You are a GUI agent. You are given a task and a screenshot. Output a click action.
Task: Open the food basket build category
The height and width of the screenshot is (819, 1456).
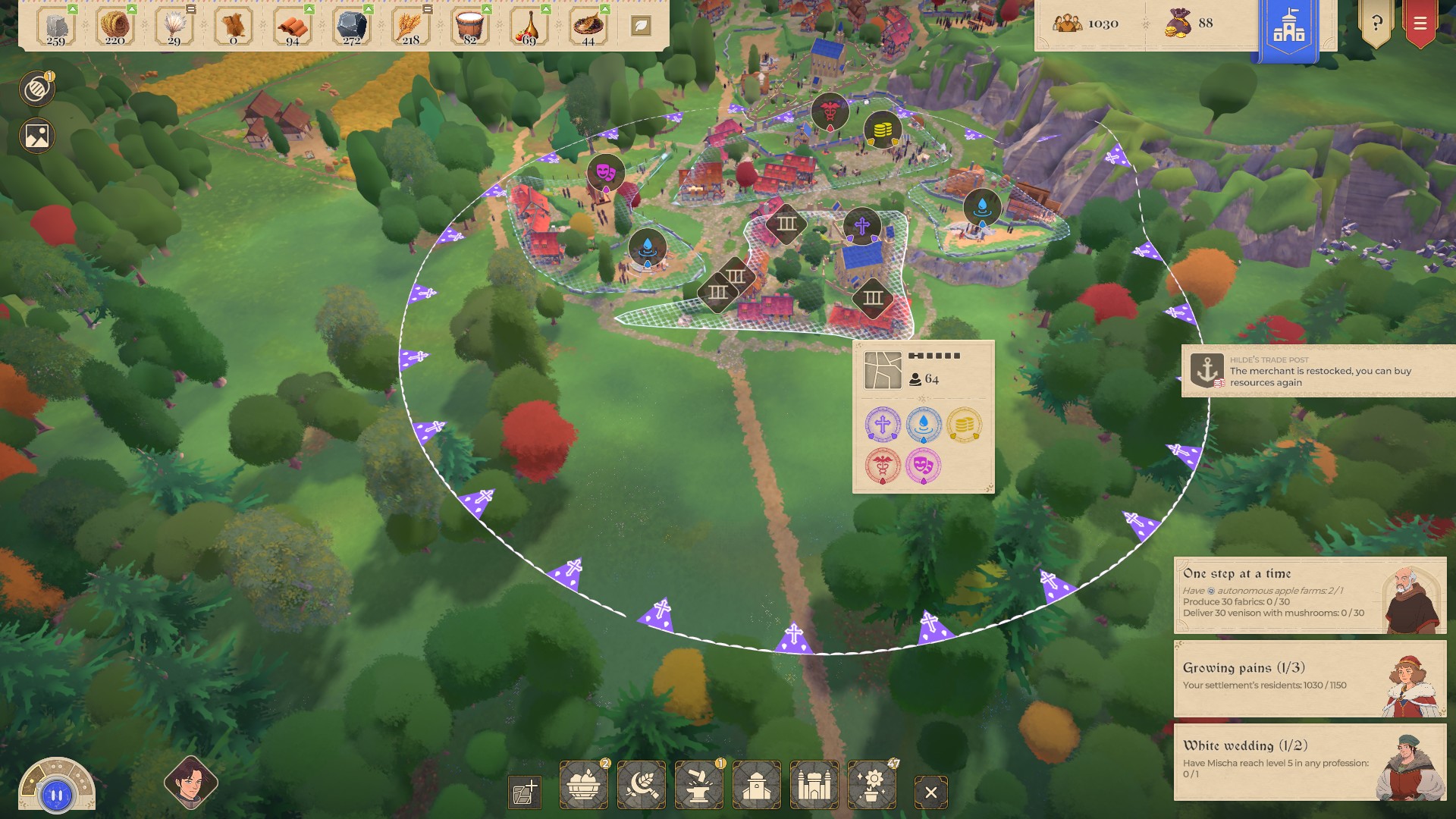tap(584, 786)
